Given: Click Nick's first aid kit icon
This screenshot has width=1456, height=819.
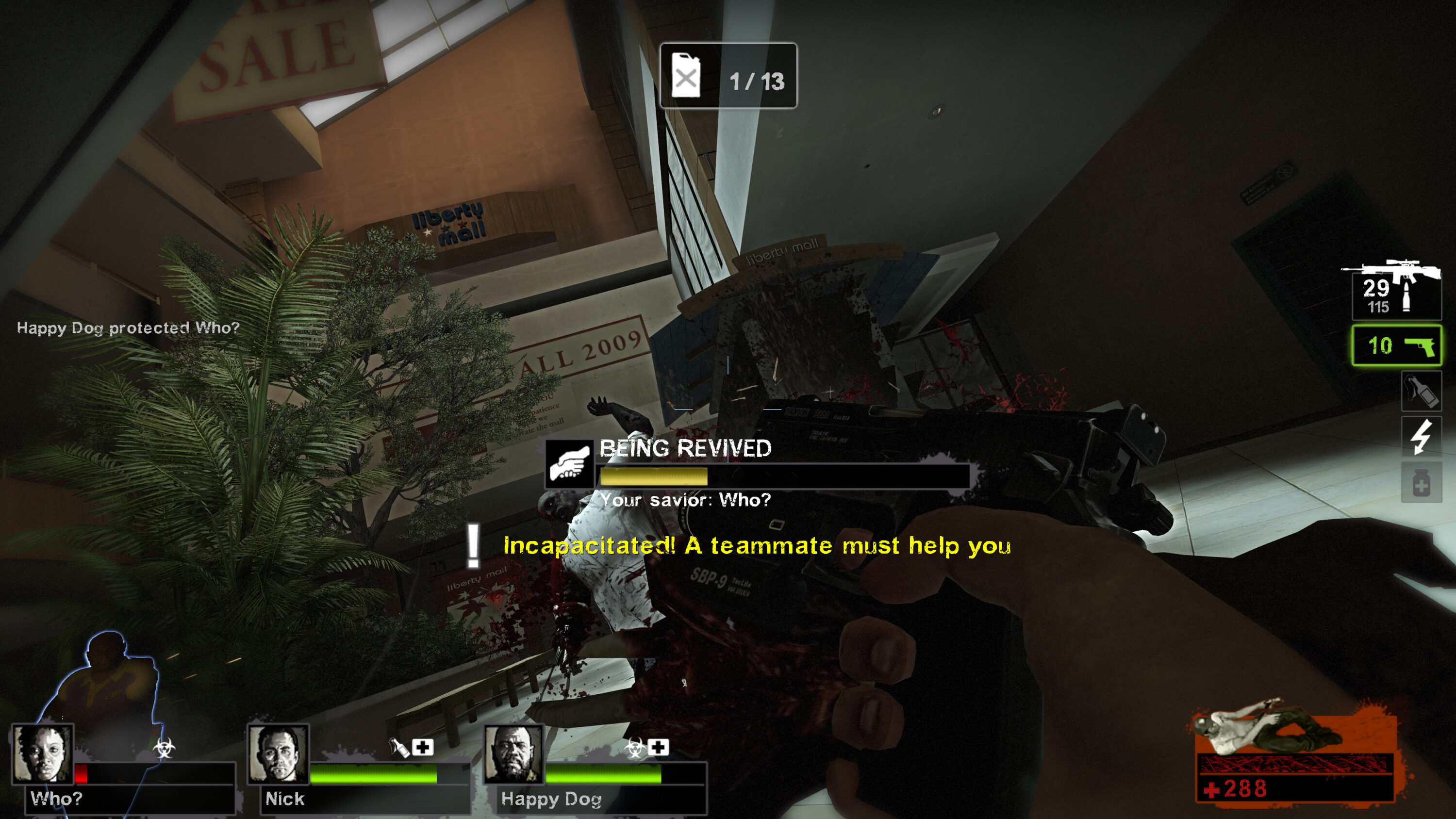Looking at the screenshot, I should [423, 747].
